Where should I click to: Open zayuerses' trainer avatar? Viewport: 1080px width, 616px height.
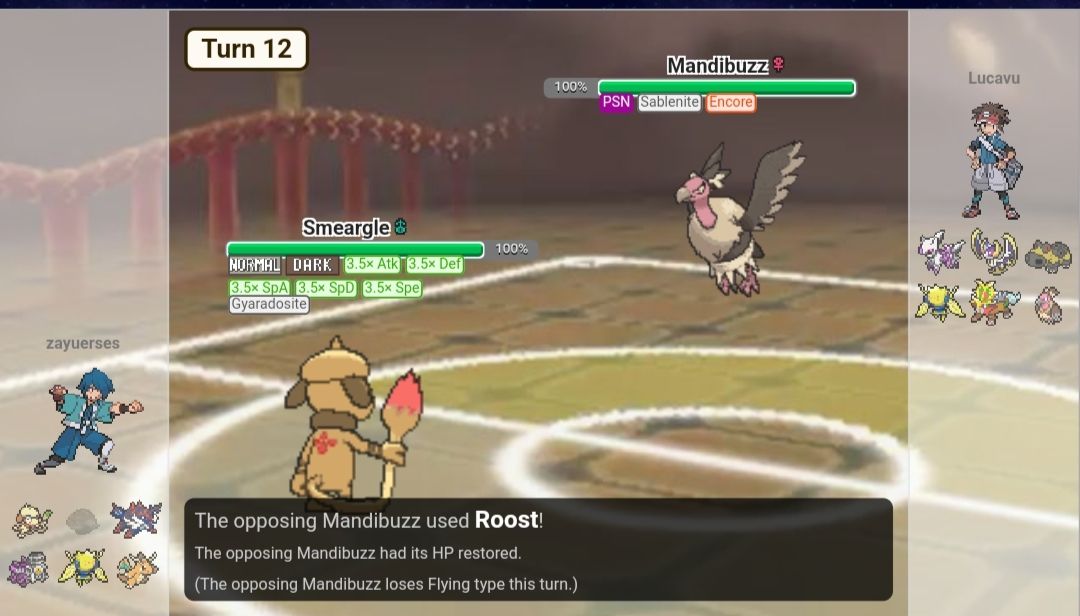click(86, 421)
